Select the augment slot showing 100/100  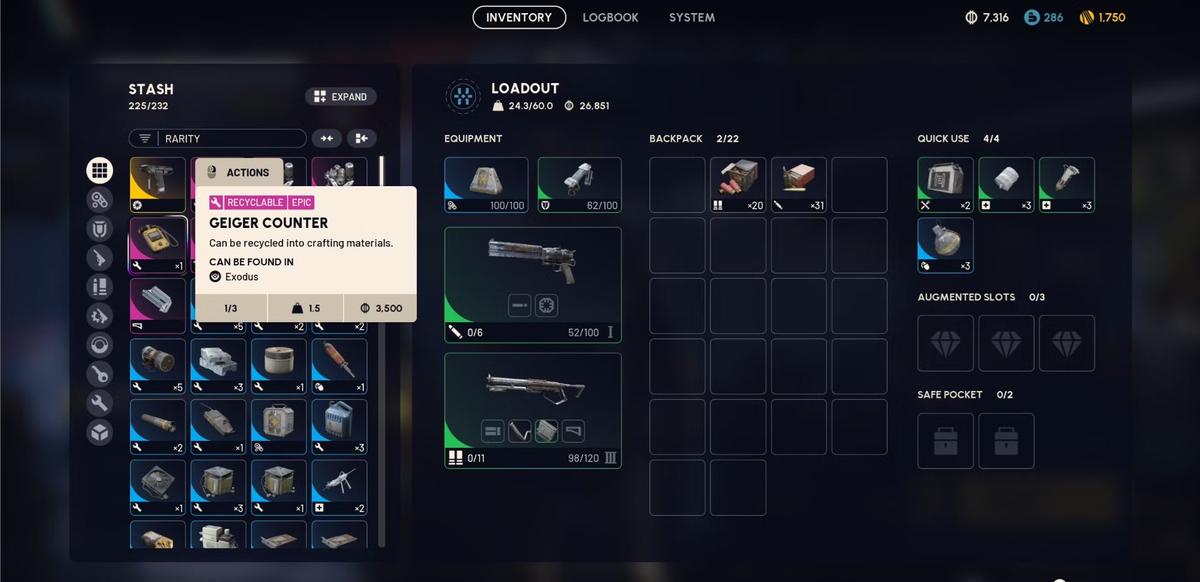click(486, 185)
